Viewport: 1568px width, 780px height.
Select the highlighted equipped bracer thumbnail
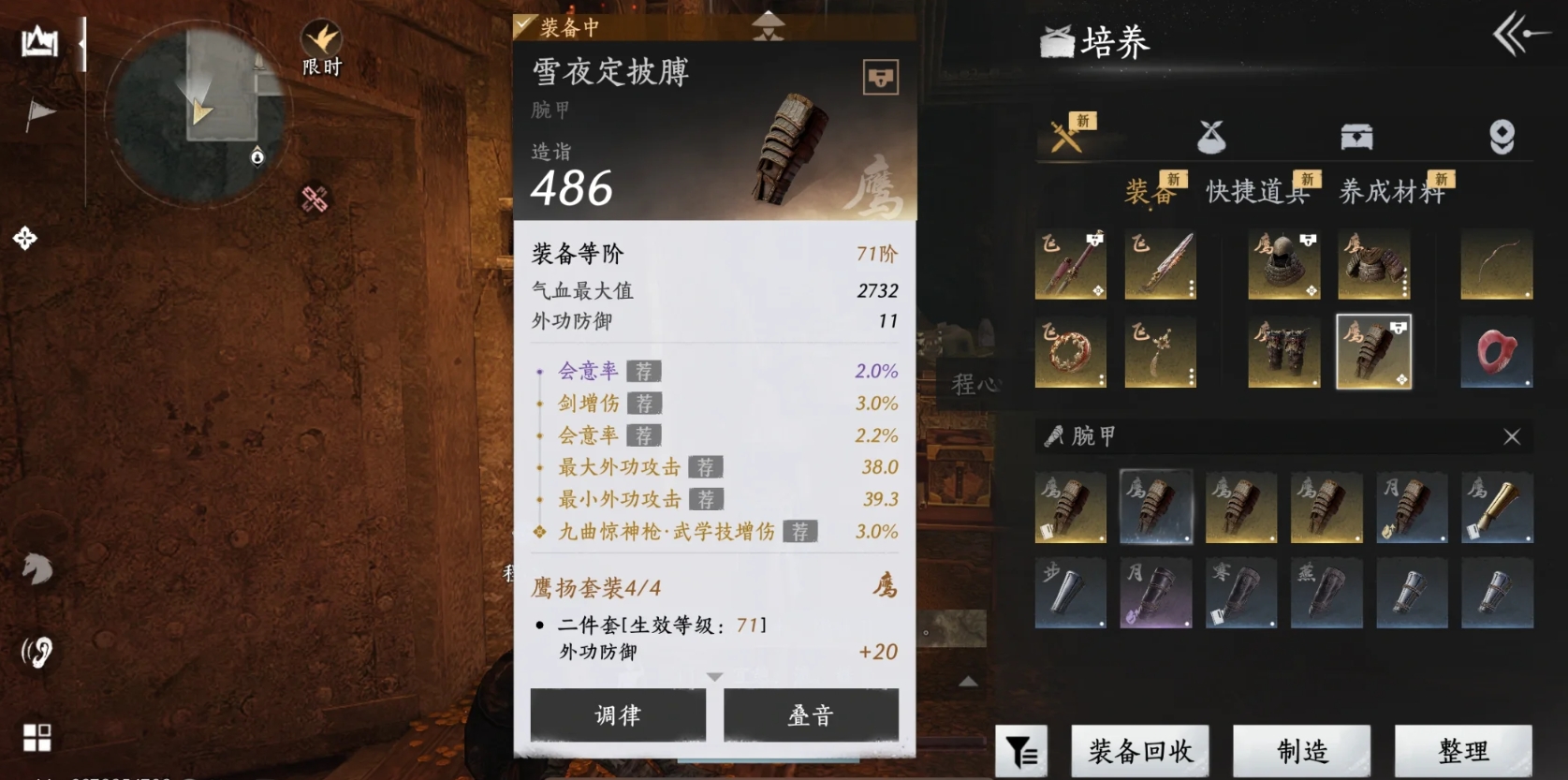tap(1372, 351)
